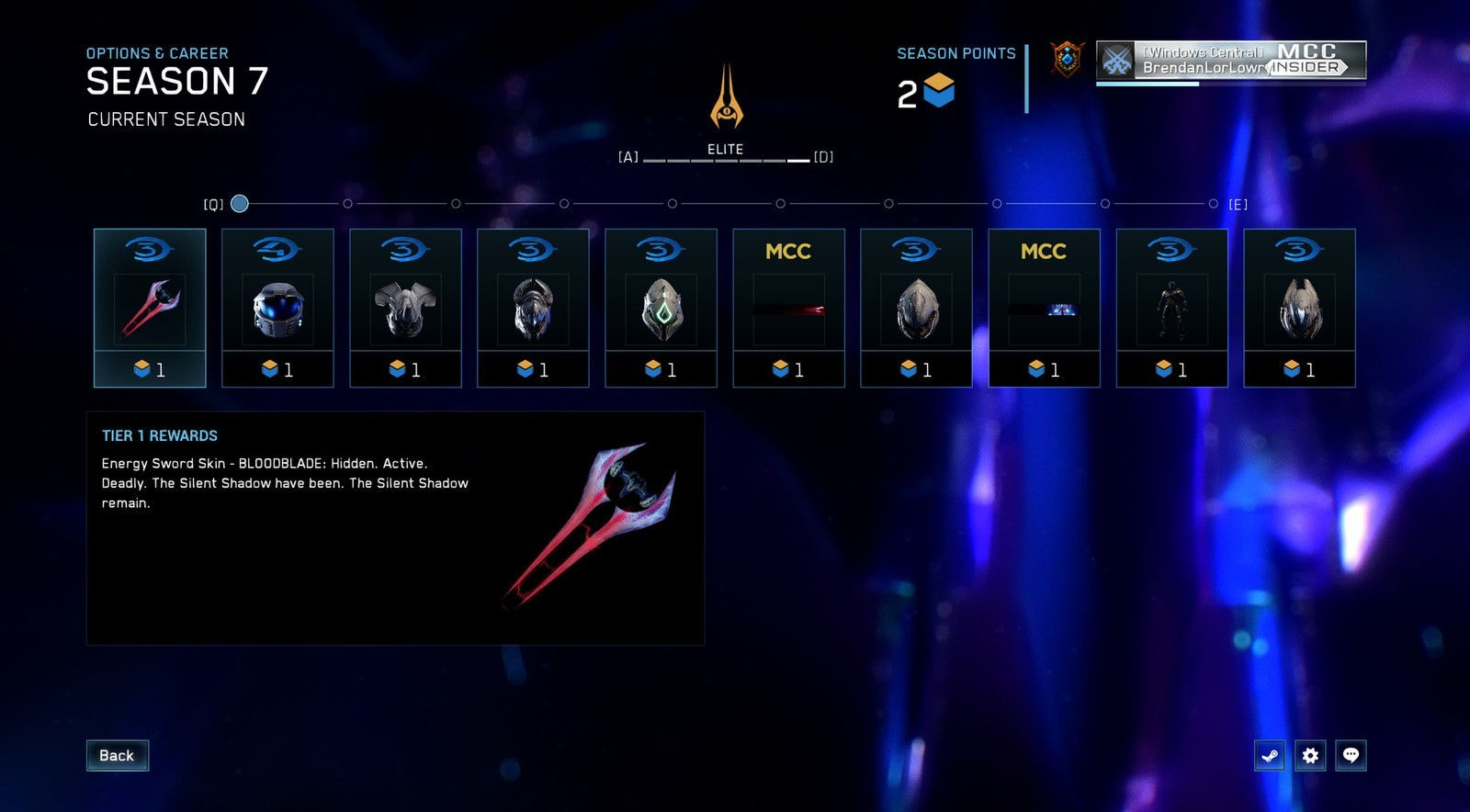This screenshot has width=1470, height=812.
Task: Select the last tier dot before [E]
Action: [x=1213, y=202]
